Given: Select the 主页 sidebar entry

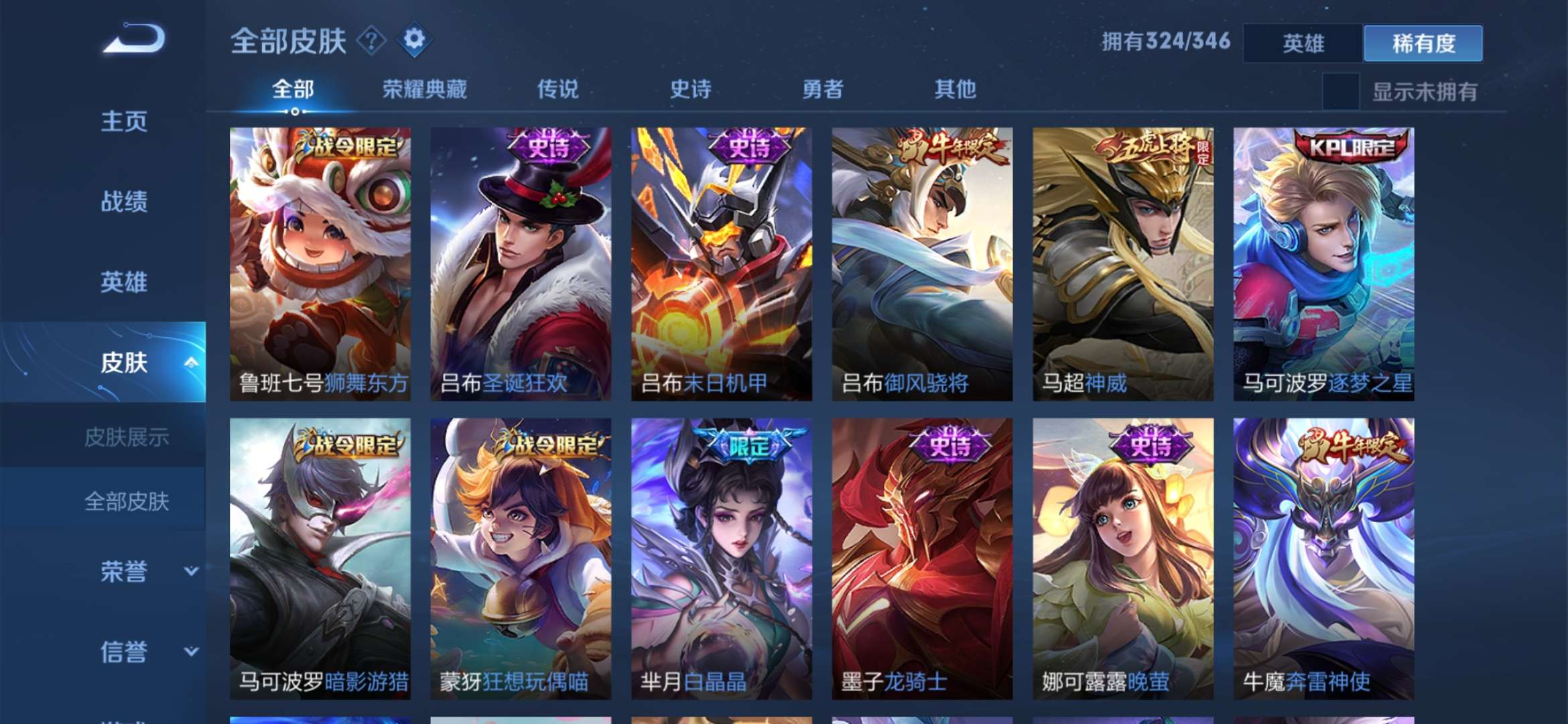Looking at the screenshot, I should [125, 121].
